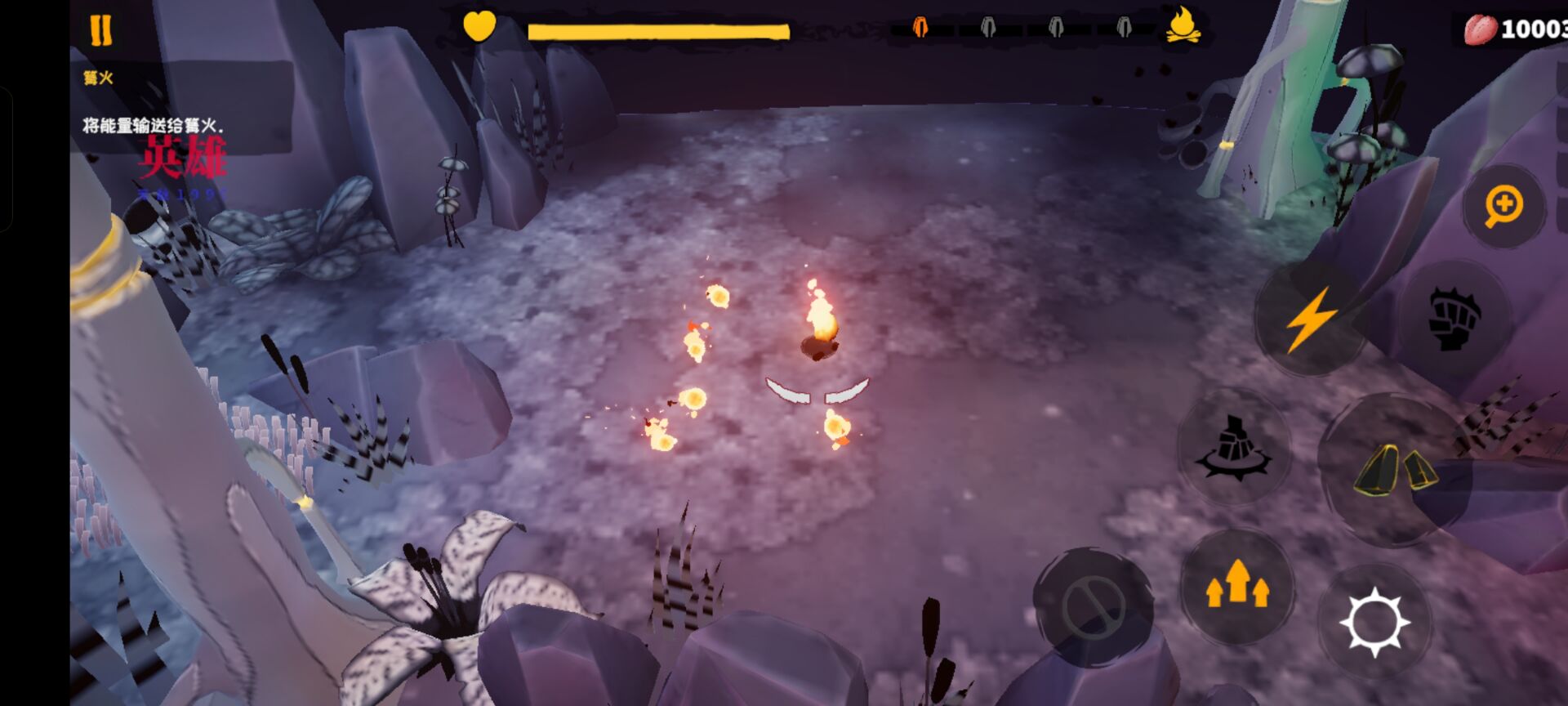Tap the triple up-arrows upgrade button
1568x706 pixels.
1237,584
